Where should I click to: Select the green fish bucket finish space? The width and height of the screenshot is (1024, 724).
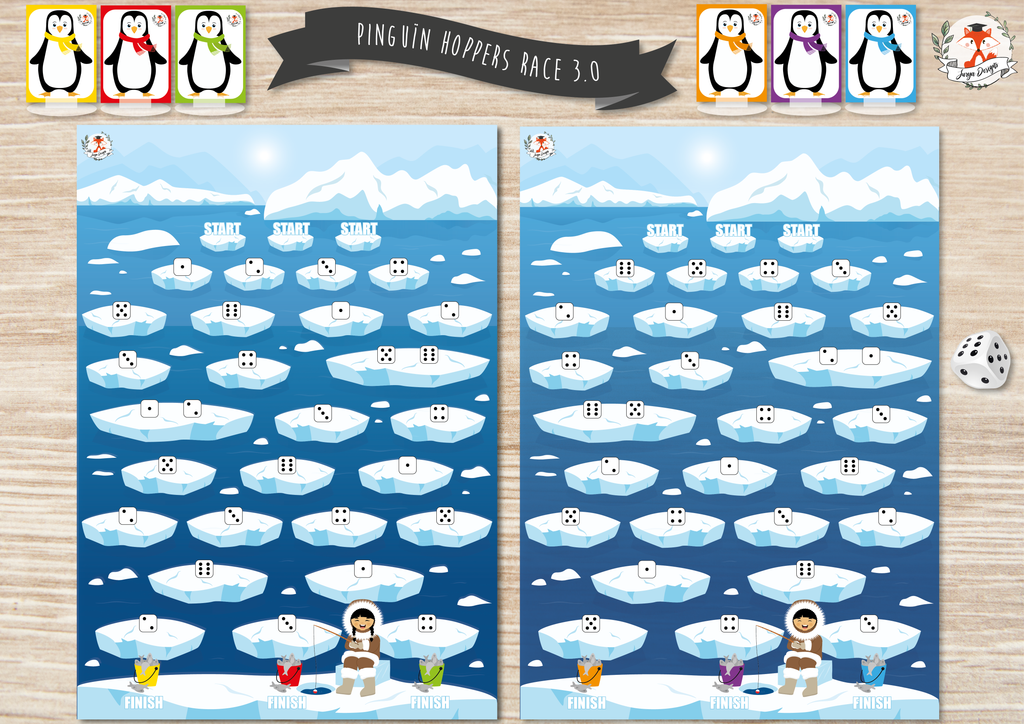[x=431, y=671]
